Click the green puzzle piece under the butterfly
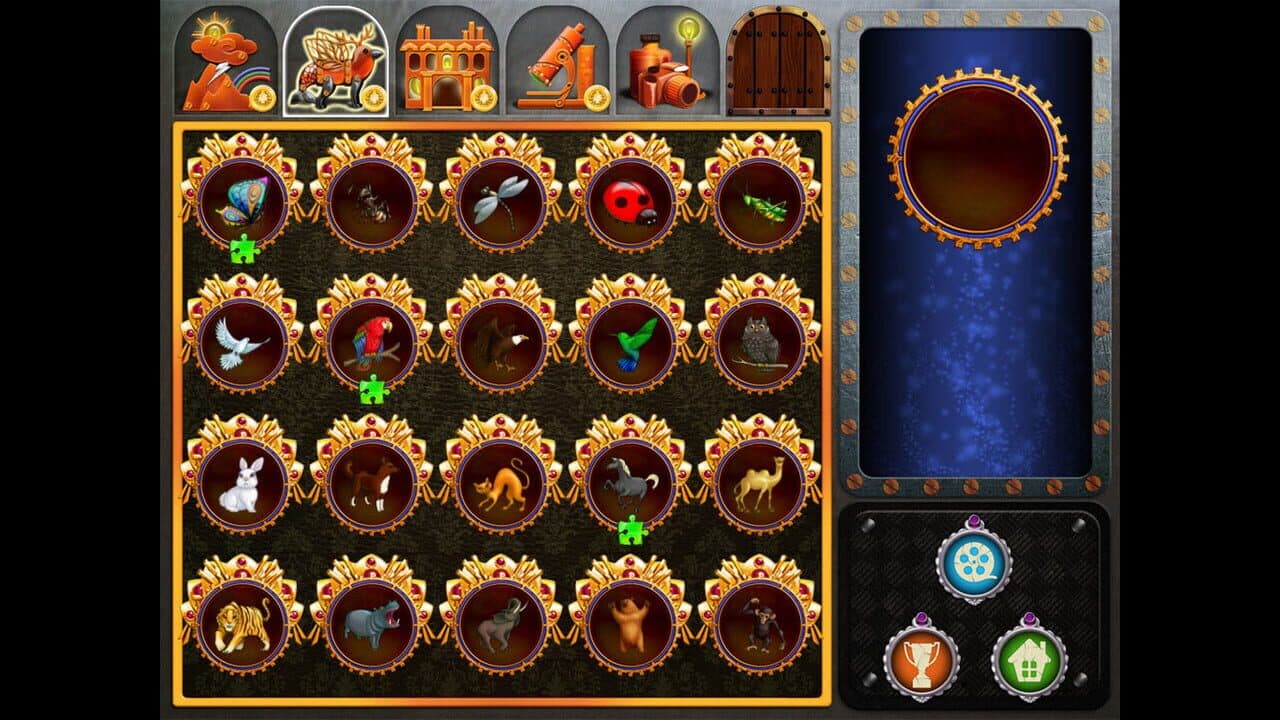The height and width of the screenshot is (720, 1280). click(244, 248)
